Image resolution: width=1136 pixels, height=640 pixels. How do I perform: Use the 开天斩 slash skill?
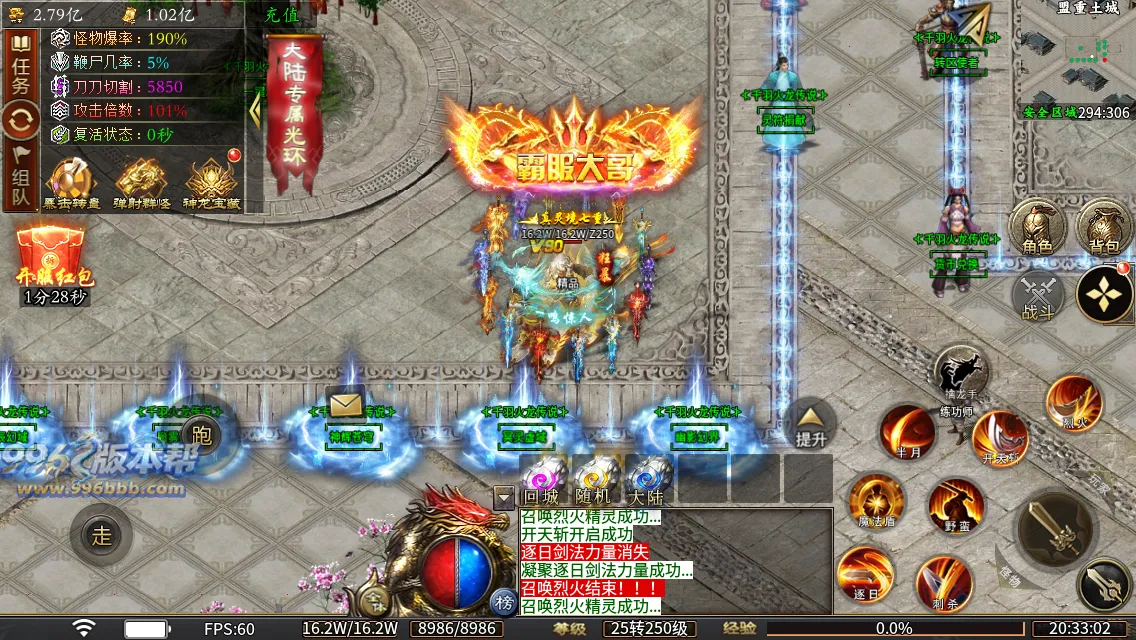pyautogui.click(x=999, y=437)
